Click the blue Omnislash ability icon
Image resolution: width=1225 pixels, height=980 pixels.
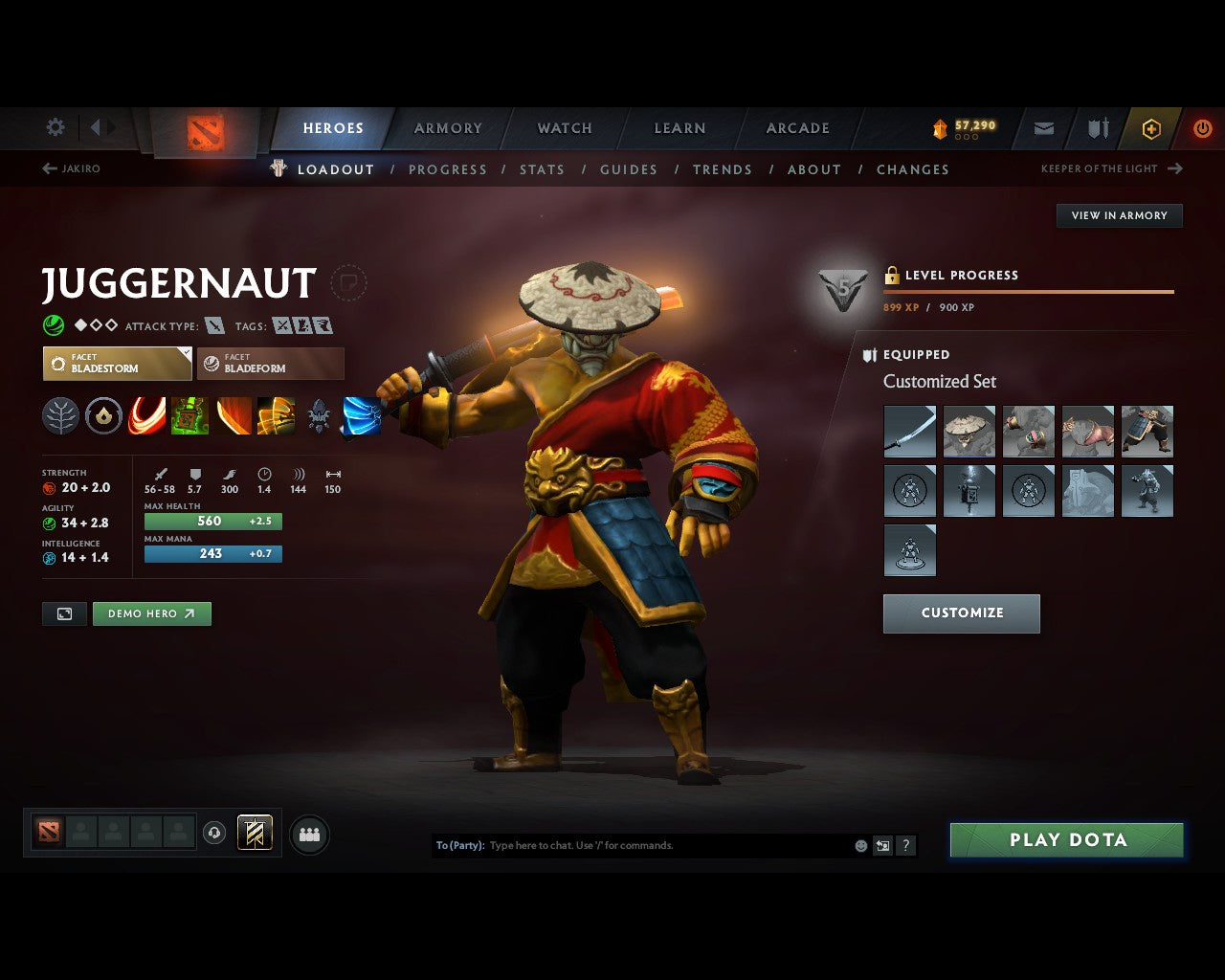point(361,415)
